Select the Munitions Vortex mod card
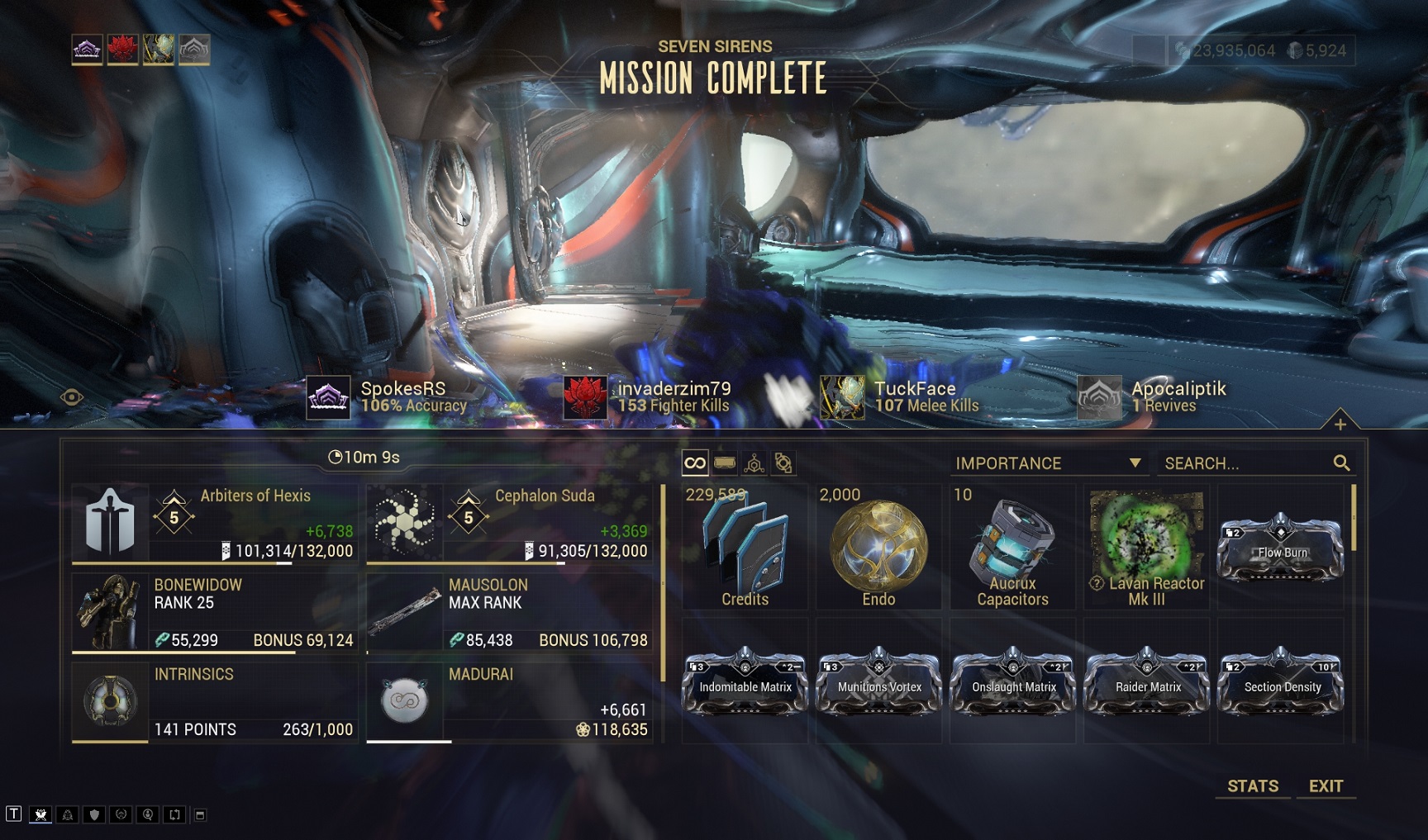Screen dimensions: 1428x840 pyautogui.click(x=878, y=682)
